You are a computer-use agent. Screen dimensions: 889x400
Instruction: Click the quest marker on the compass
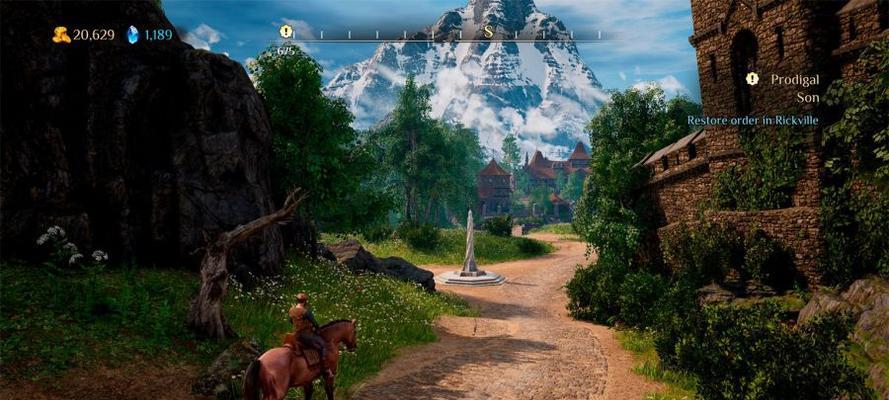[x=286, y=32]
